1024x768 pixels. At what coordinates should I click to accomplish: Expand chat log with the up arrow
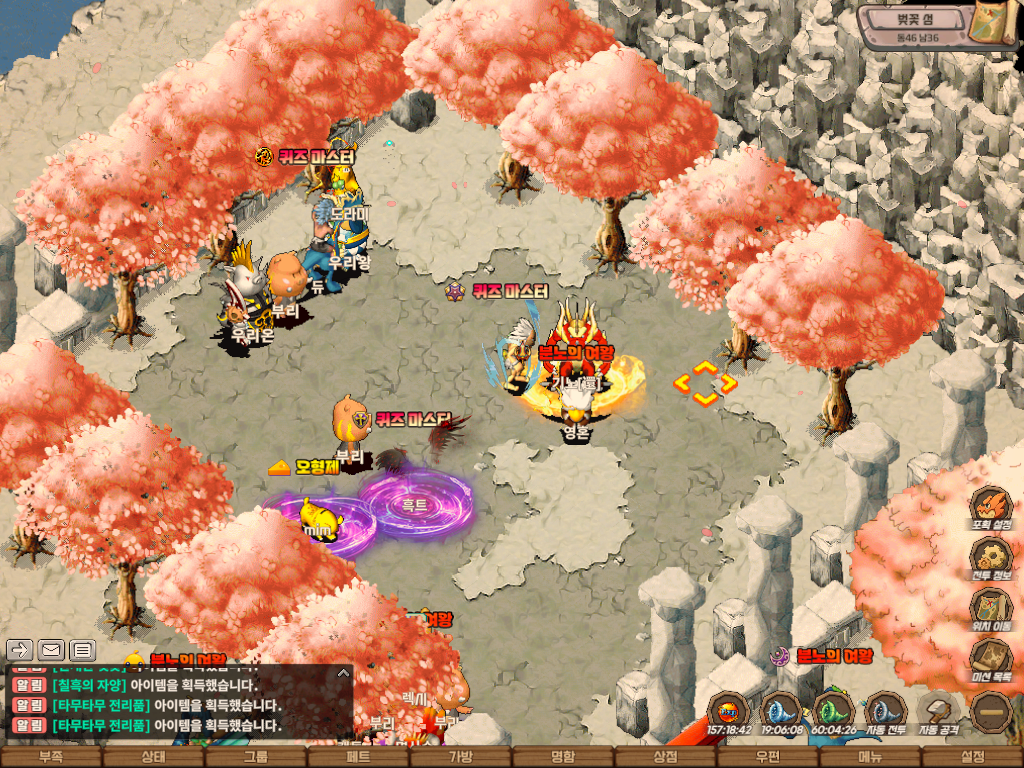342,673
